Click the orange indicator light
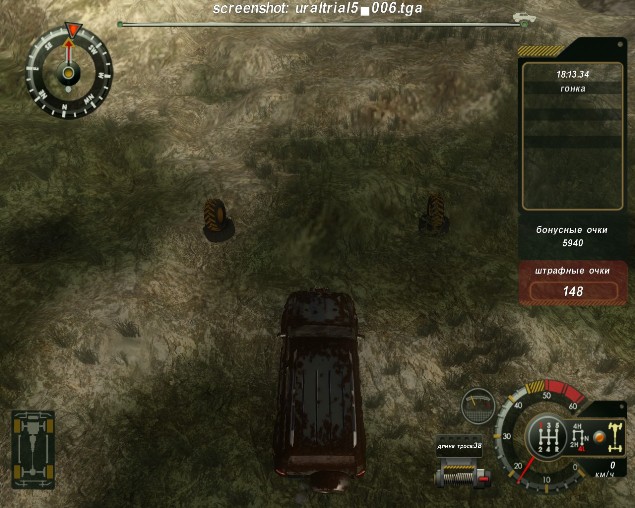Screen dimensions: 635x508 [595, 437]
